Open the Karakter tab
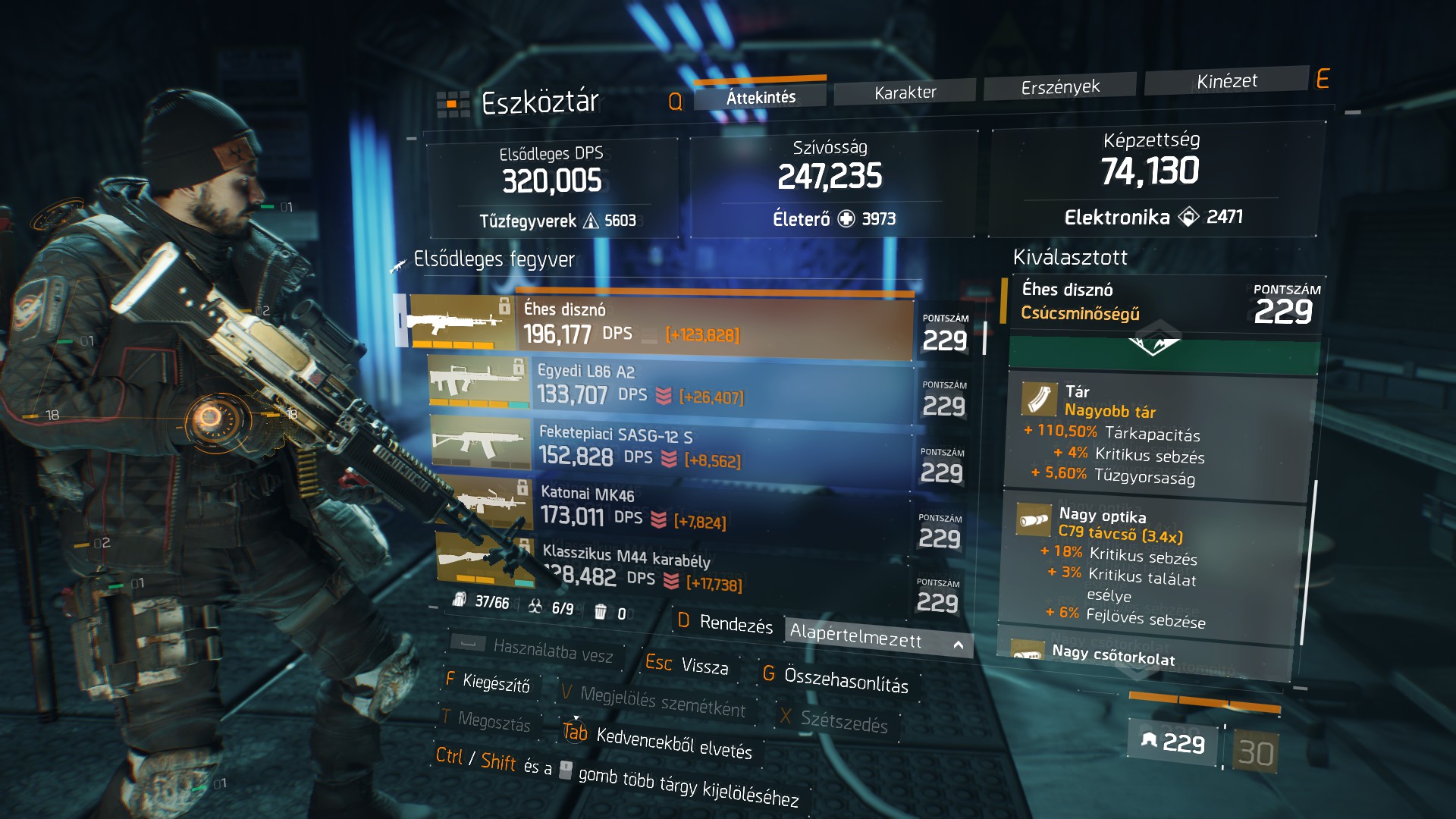Image resolution: width=1456 pixels, height=819 pixels. [905, 92]
